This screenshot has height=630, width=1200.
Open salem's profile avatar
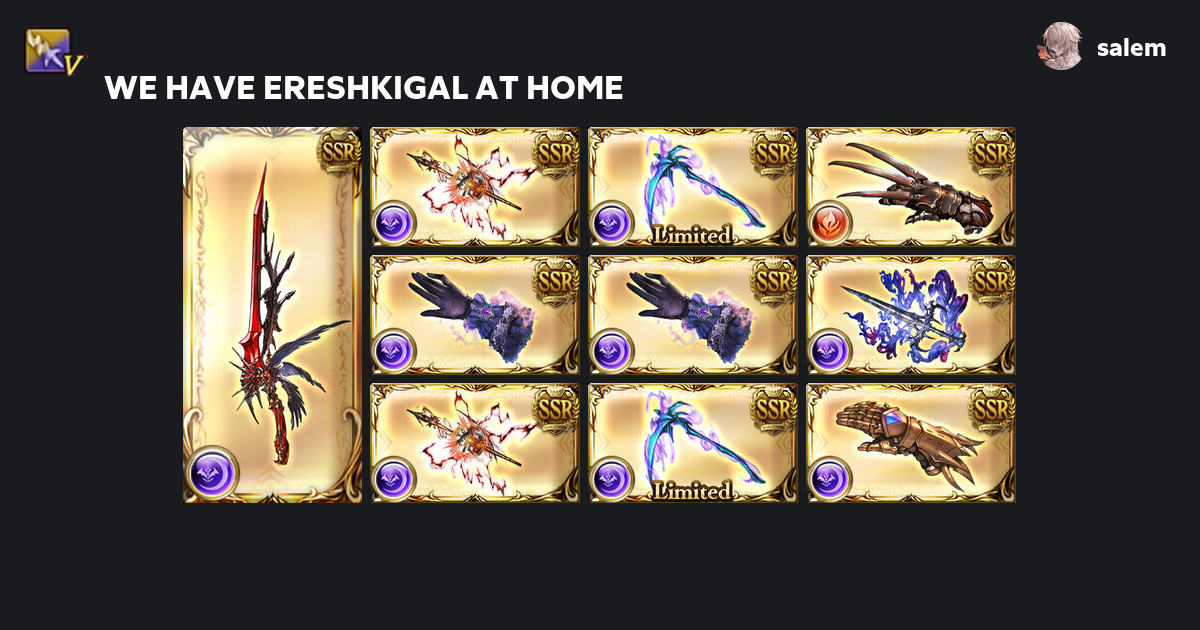point(1060,47)
